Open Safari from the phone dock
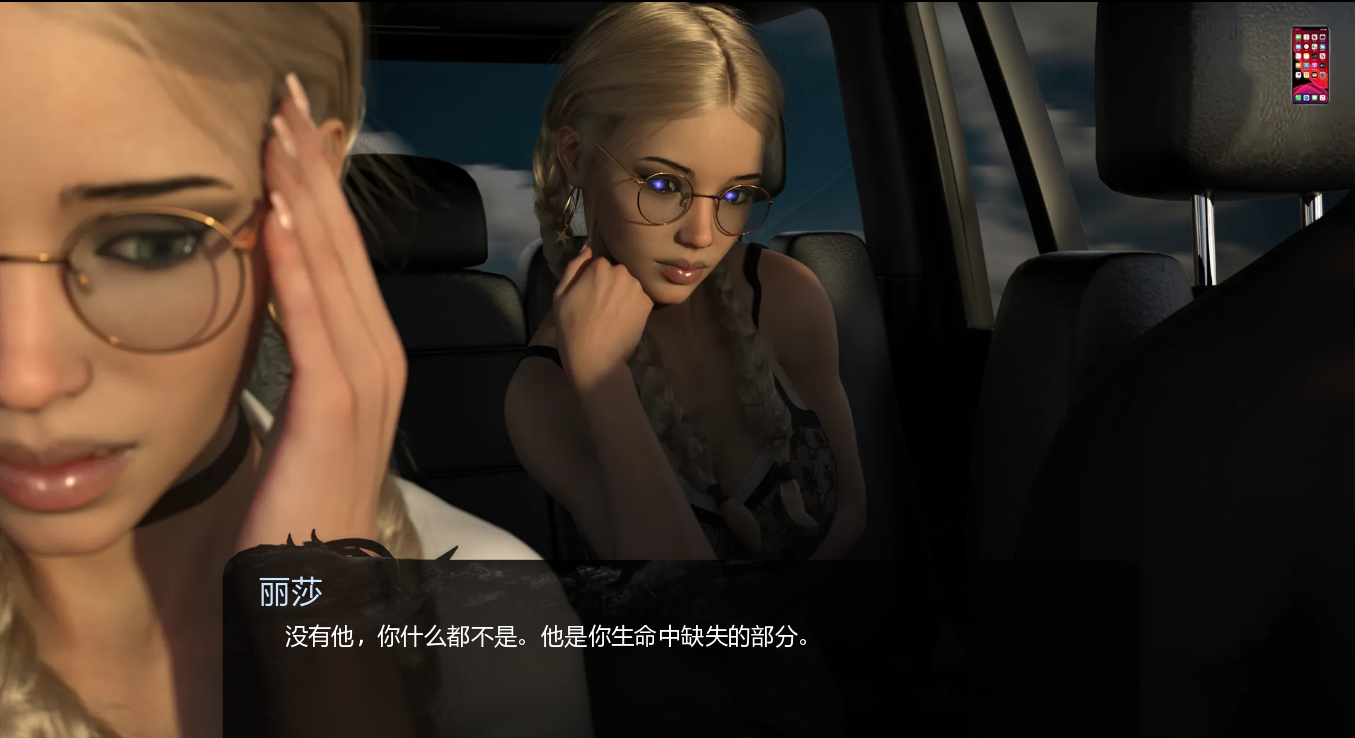This screenshot has height=738, width=1355. click(1306, 97)
